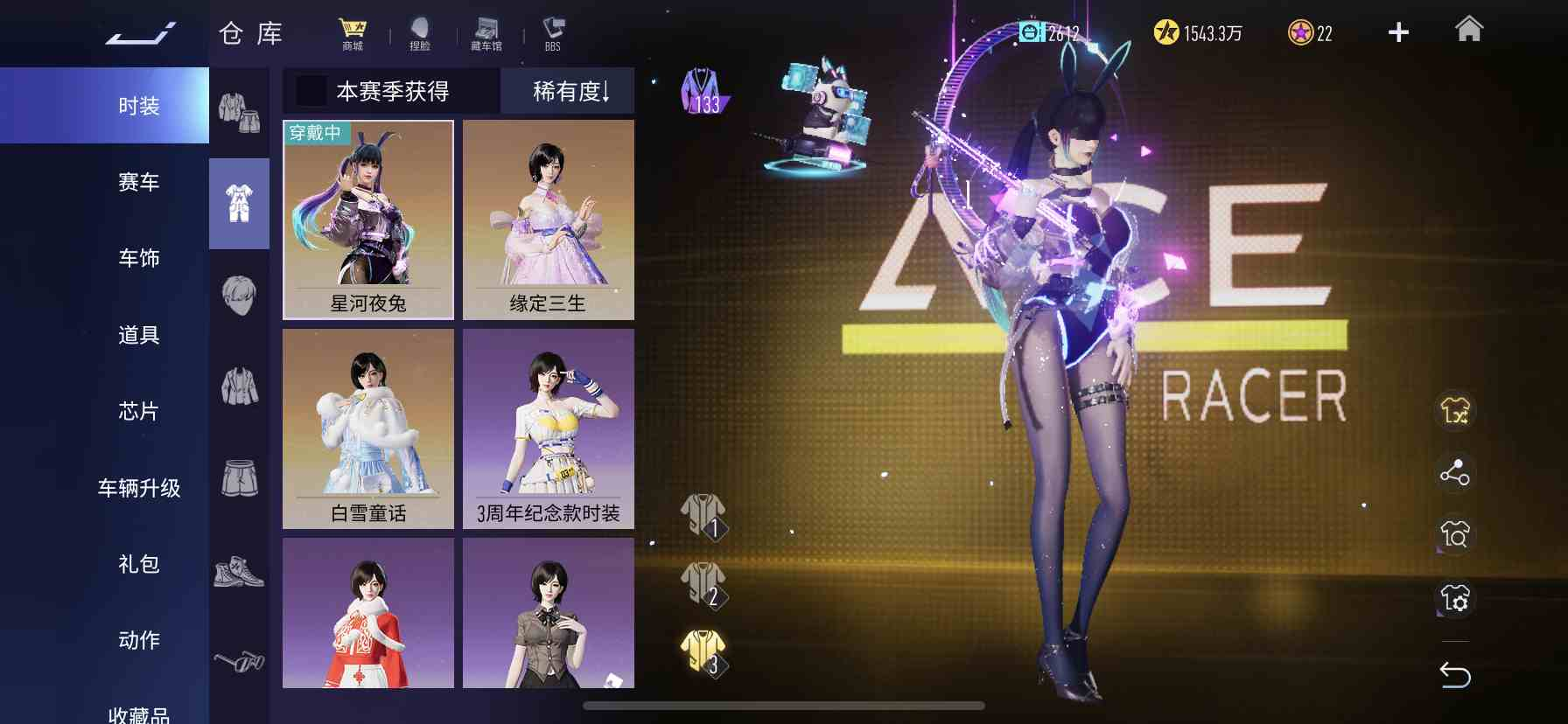Switch to 车辆升级 section
Viewport: 1568px width, 724px height.
point(138,488)
